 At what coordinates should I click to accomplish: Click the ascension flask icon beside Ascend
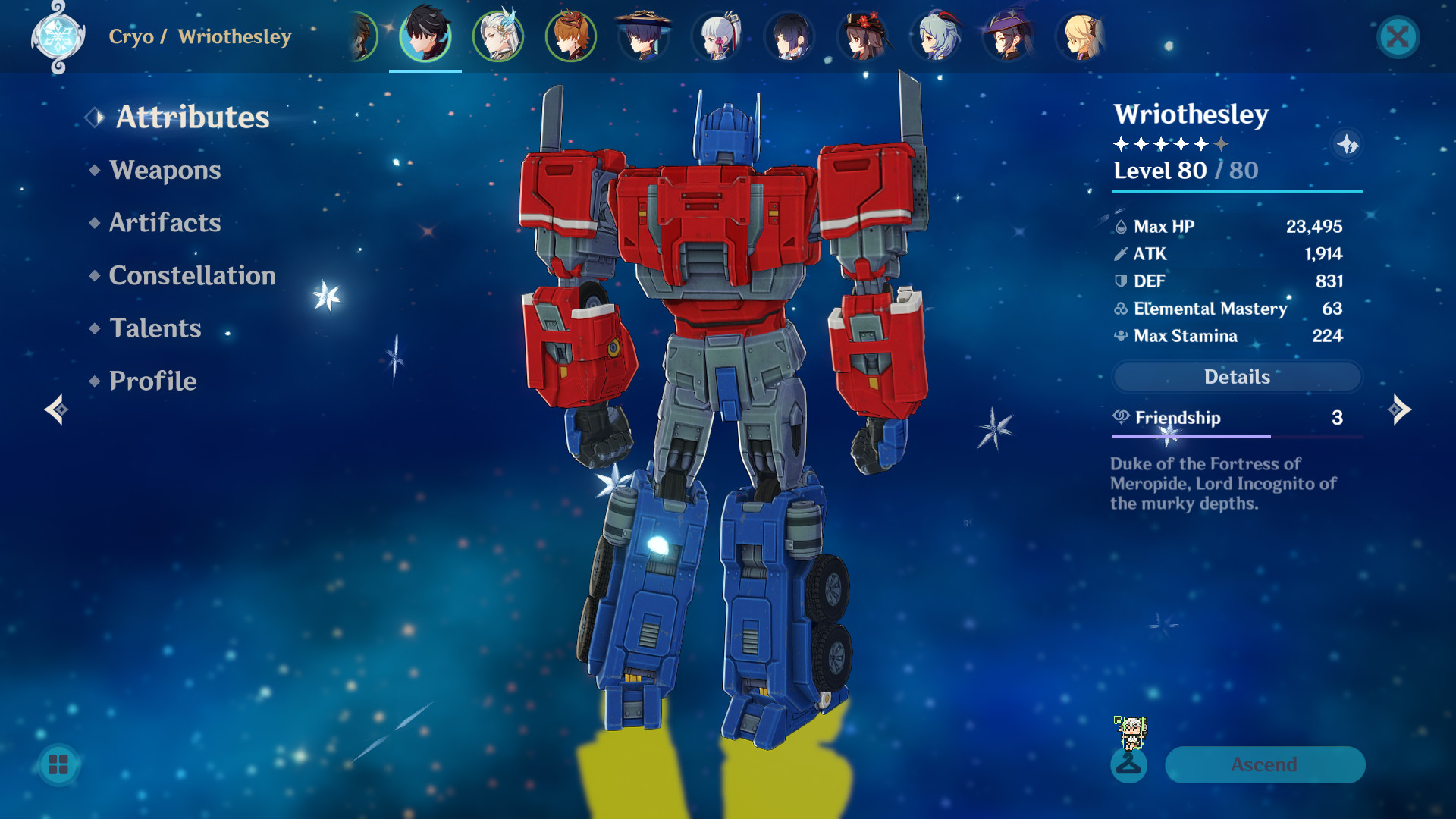tap(1130, 765)
